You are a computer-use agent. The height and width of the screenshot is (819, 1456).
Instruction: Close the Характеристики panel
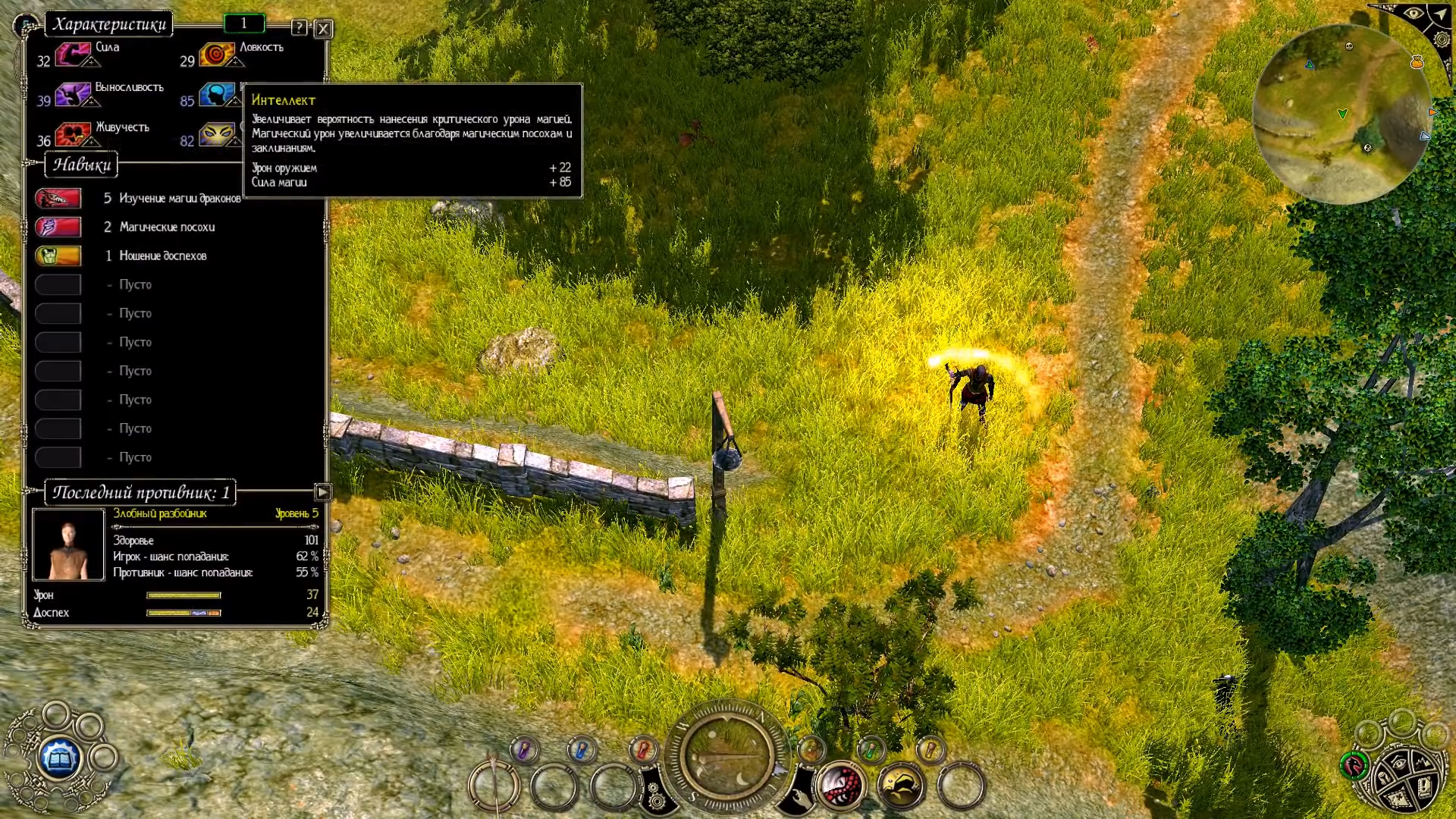point(323,29)
